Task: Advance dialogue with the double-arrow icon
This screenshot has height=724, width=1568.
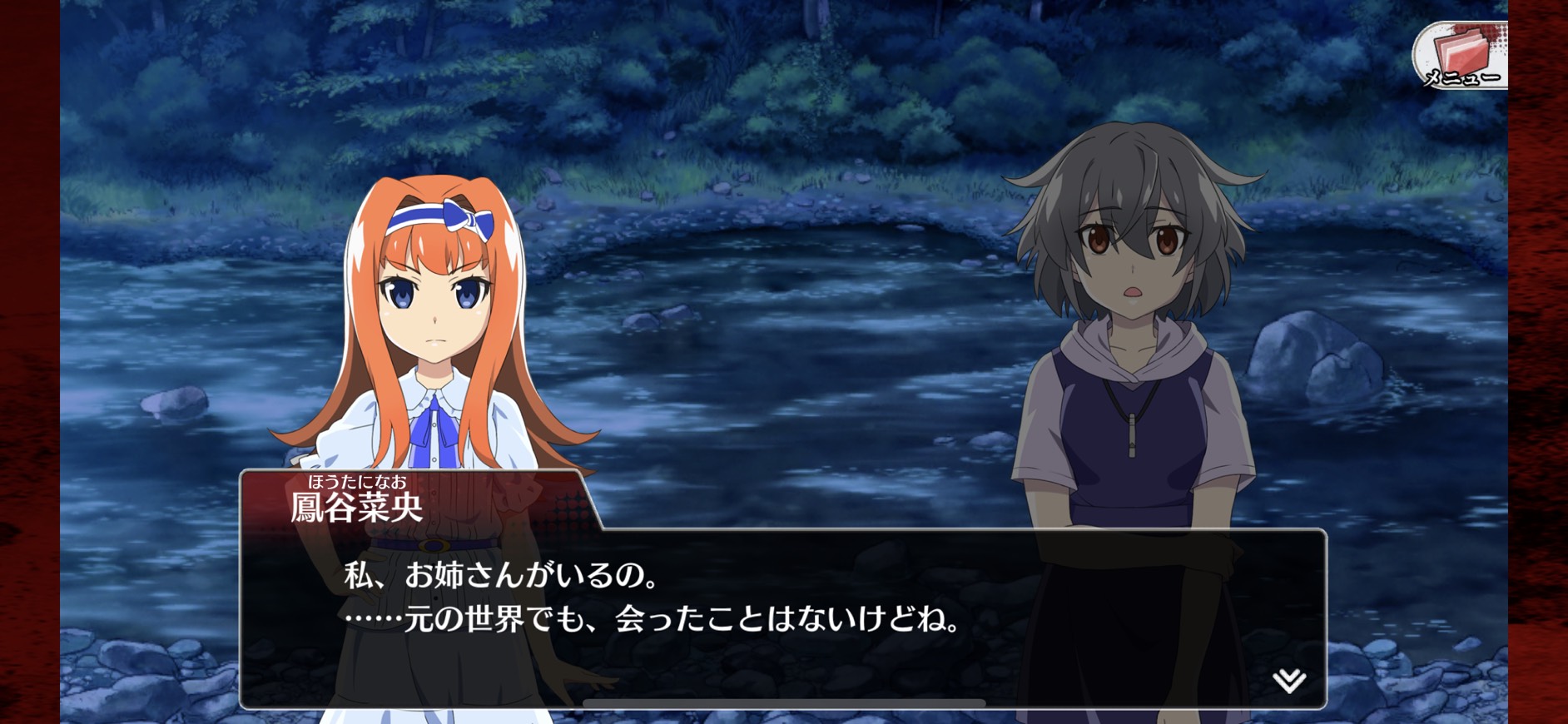Action: (1288, 681)
